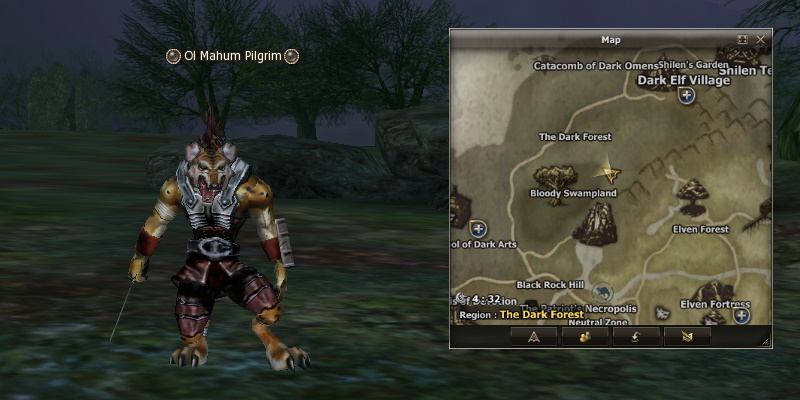The width and height of the screenshot is (800, 400).
Task: Select the Dark Elf Village marker
Action: click(x=686, y=96)
